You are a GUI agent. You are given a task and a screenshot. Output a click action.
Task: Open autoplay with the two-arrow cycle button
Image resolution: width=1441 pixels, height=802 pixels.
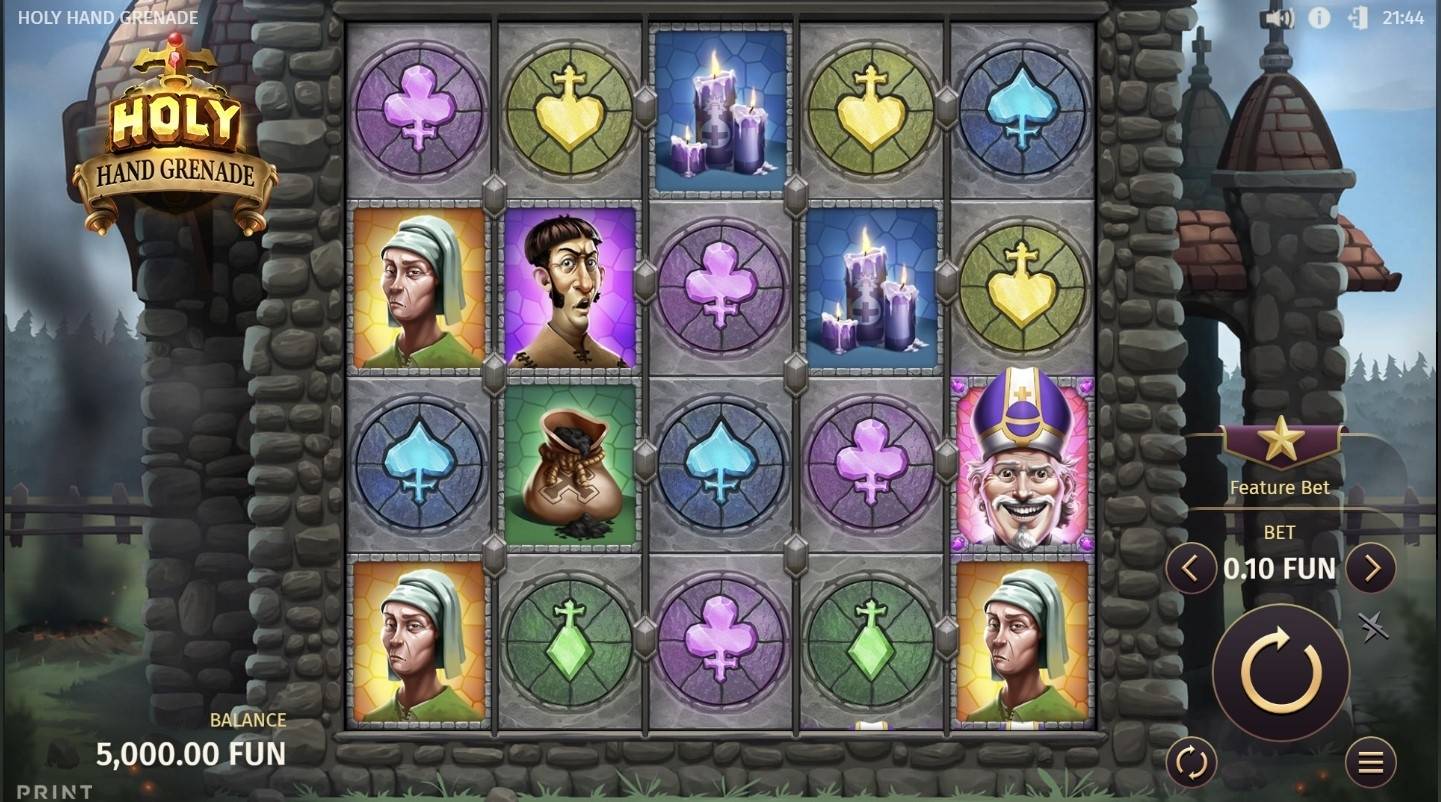click(1191, 763)
